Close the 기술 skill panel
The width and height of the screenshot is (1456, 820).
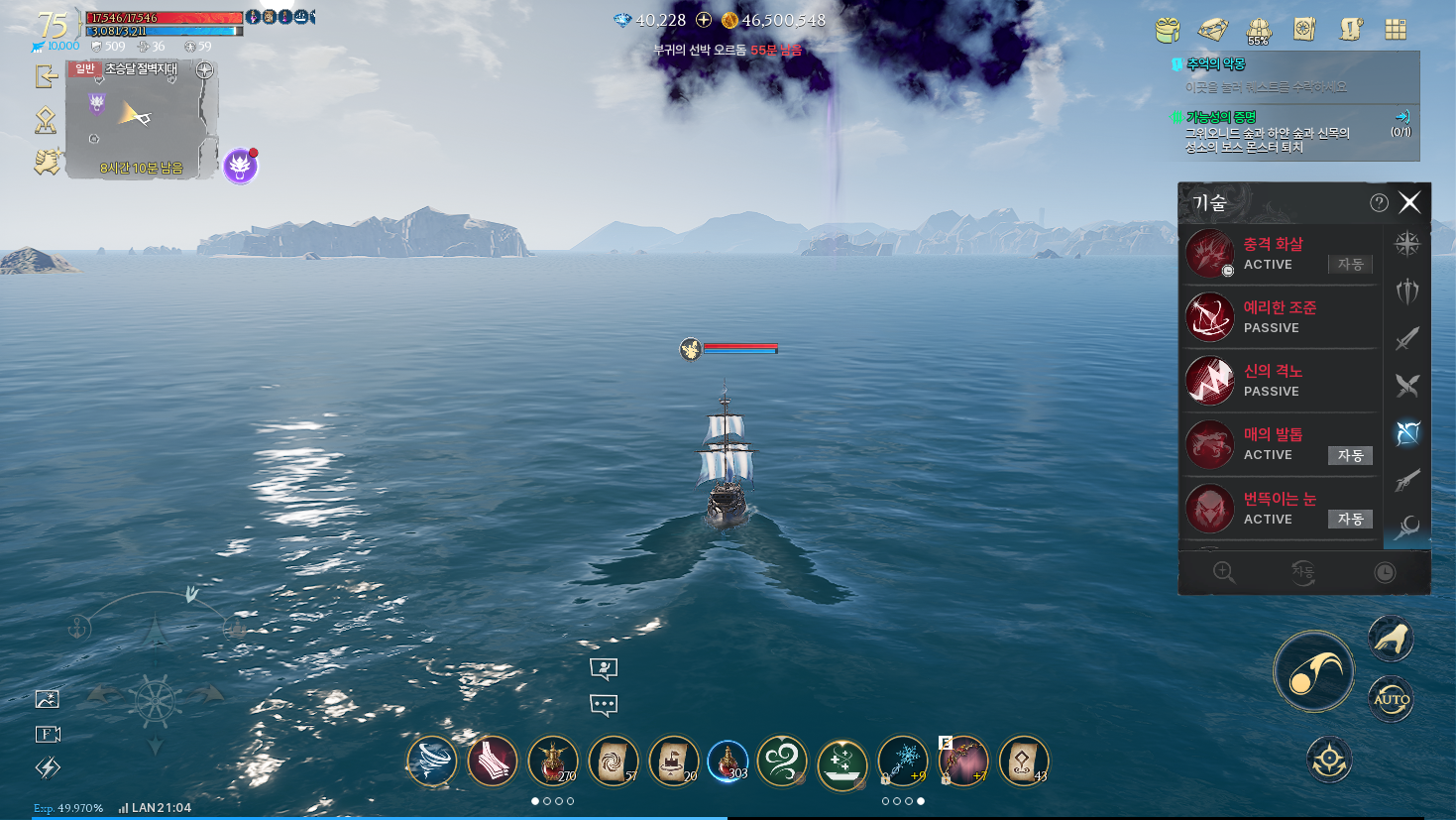(x=1409, y=203)
